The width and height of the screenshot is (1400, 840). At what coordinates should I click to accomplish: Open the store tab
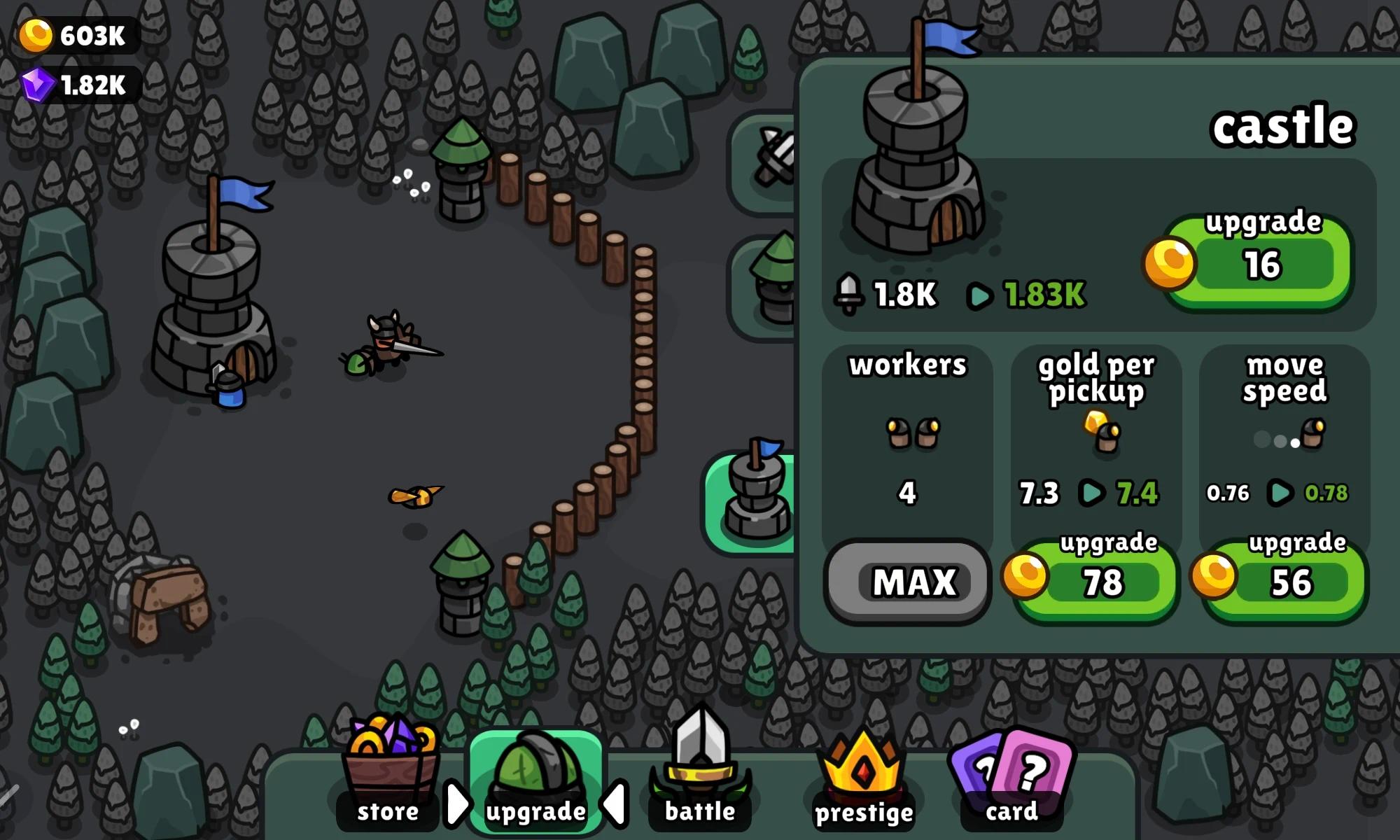click(x=388, y=777)
